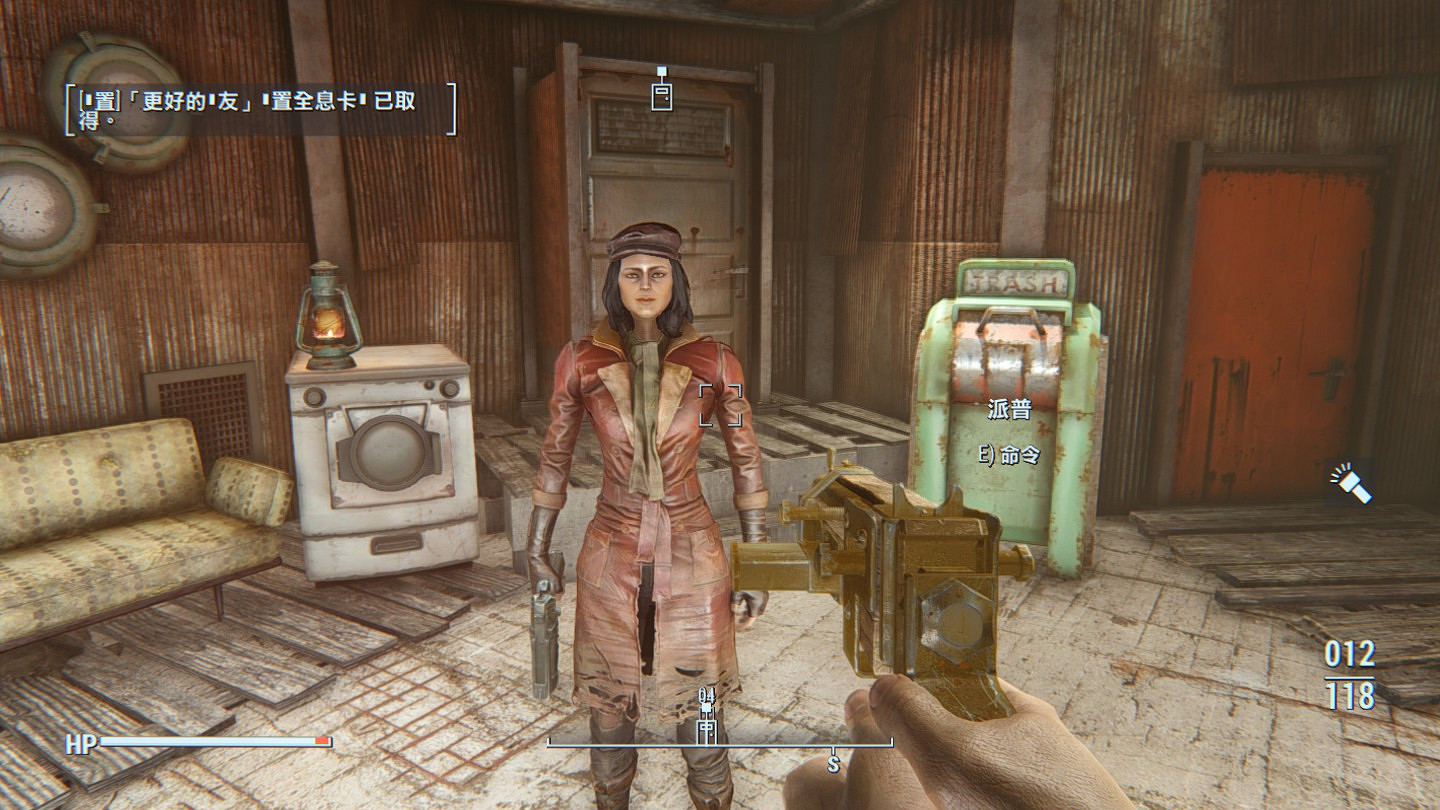This screenshot has width=1440, height=810.
Task: Select the door marker above the doorway
Action: (661, 93)
